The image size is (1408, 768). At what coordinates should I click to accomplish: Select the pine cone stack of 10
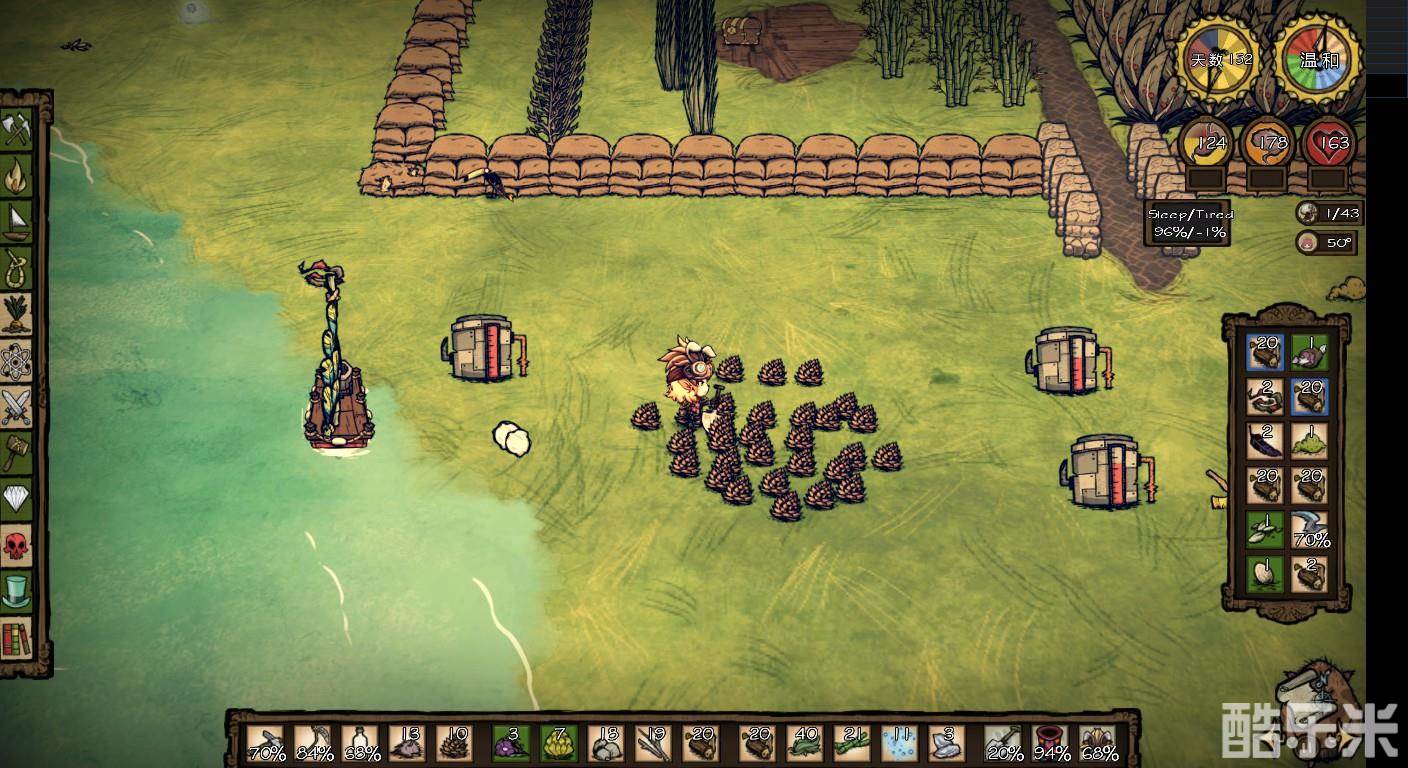click(x=454, y=744)
